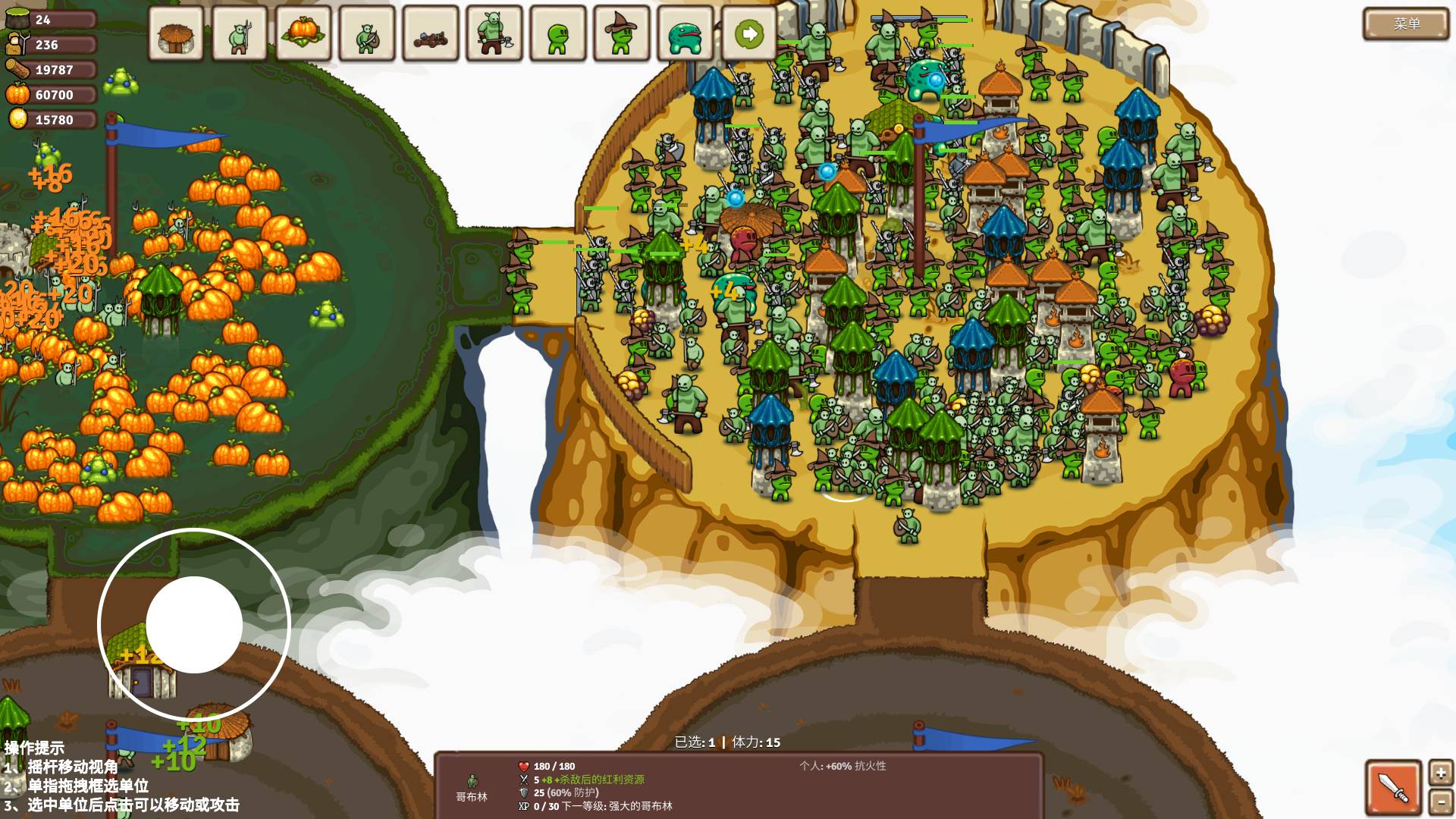Zoom in with the plus button
Image resolution: width=1456 pixels, height=819 pixels.
click(x=1441, y=773)
